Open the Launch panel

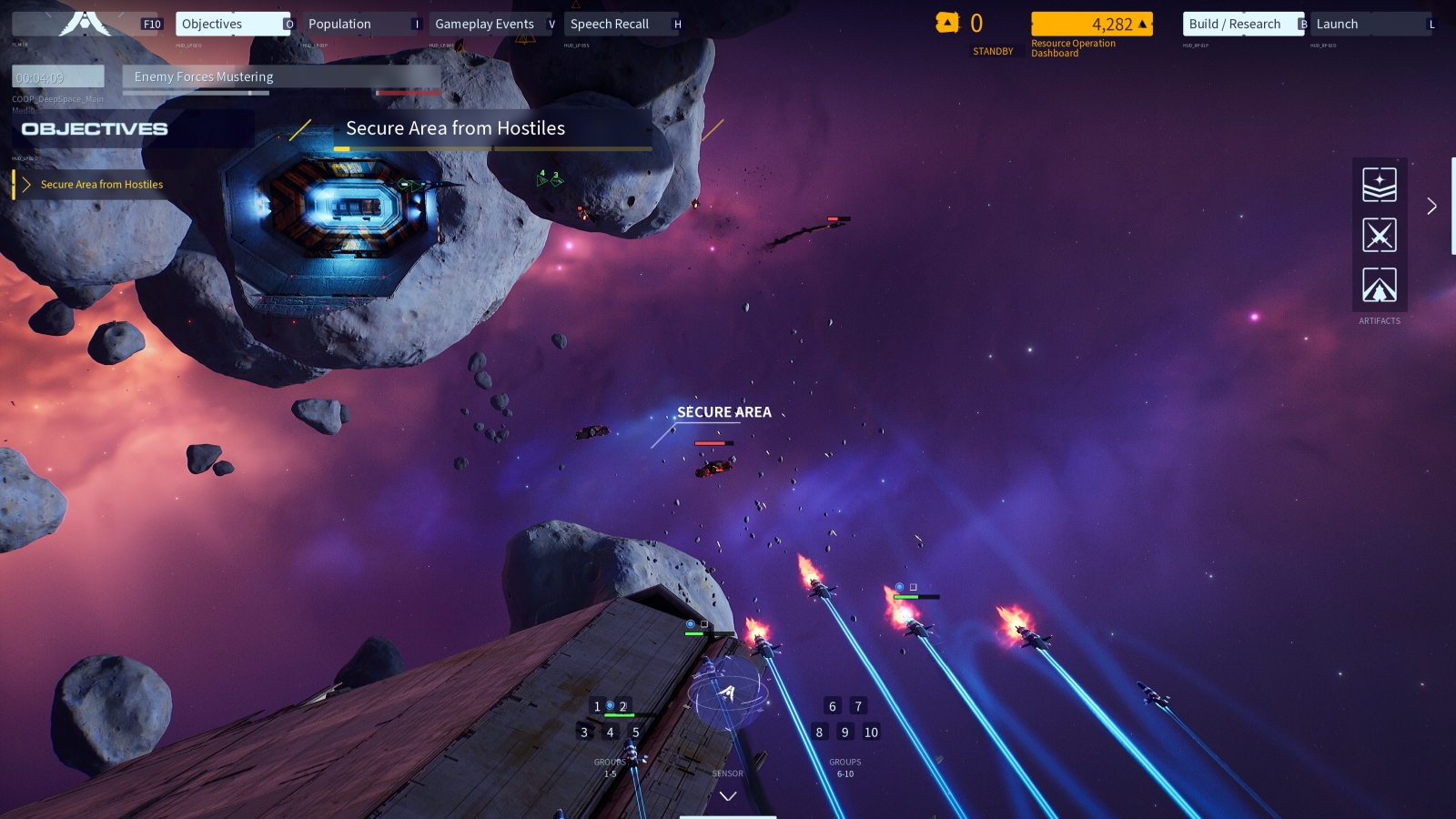tap(1367, 25)
